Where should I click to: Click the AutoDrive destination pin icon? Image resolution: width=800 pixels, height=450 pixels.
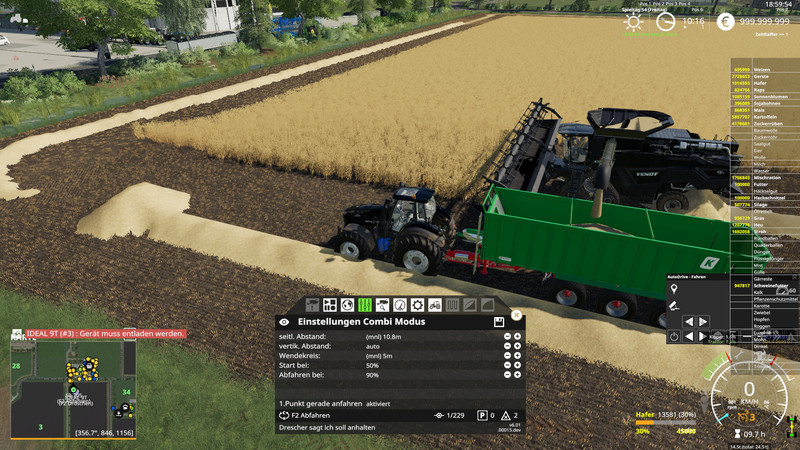[x=674, y=289]
